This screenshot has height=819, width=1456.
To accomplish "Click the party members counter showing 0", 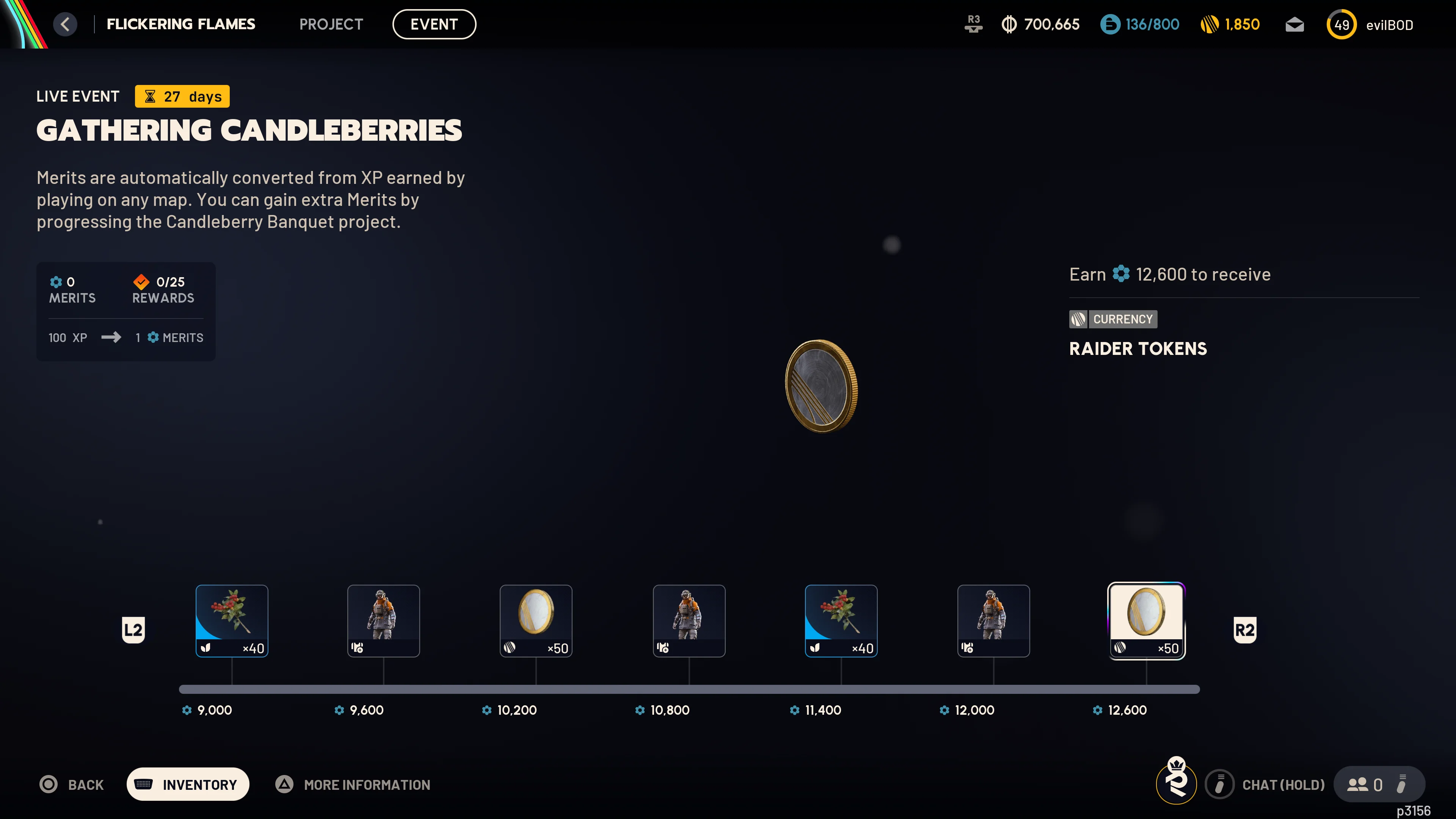I will (x=1368, y=784).
